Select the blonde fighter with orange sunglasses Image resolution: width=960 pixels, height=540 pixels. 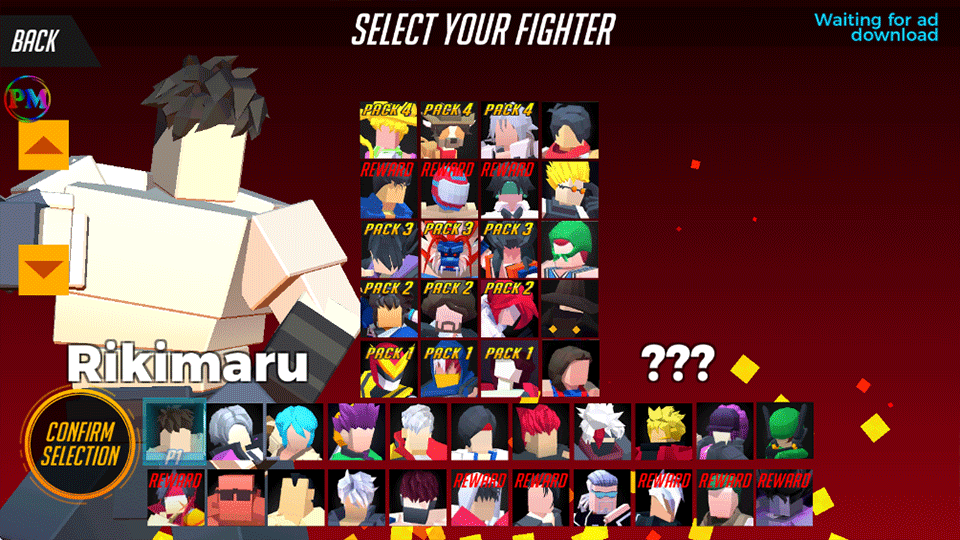tap(570, 190)
